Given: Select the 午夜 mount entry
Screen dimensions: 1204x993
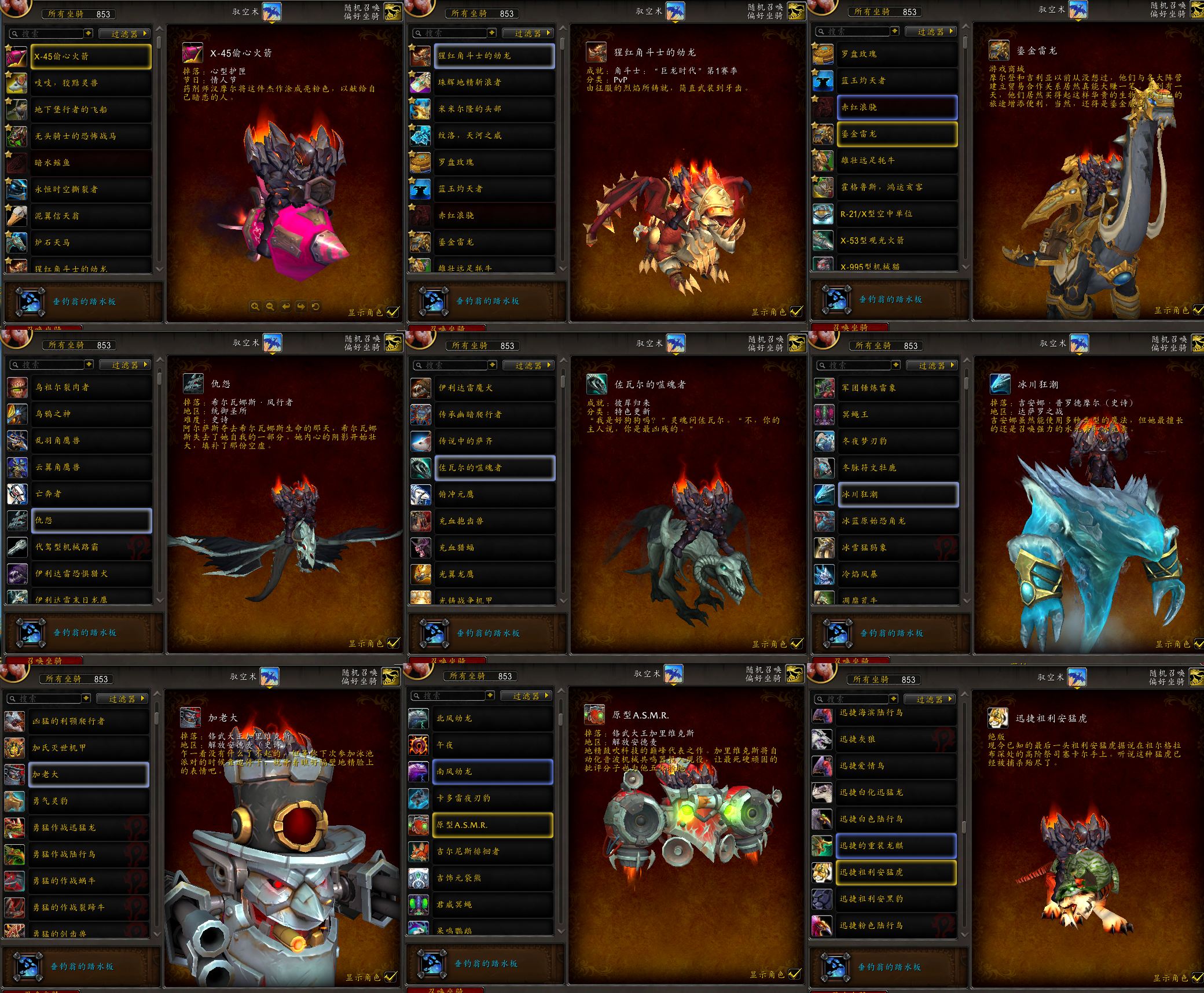Looking at the screenshot, I should [492, 745].
